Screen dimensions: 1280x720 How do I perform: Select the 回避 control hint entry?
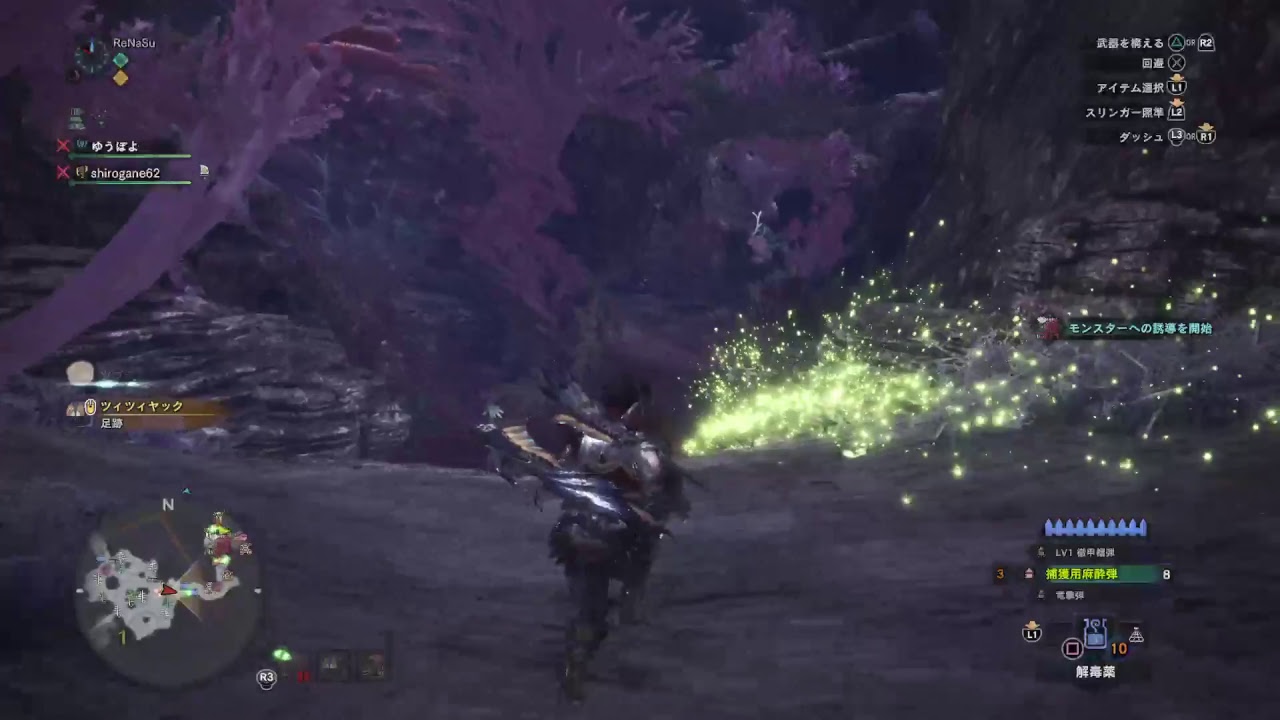(x=1160, y=62)
